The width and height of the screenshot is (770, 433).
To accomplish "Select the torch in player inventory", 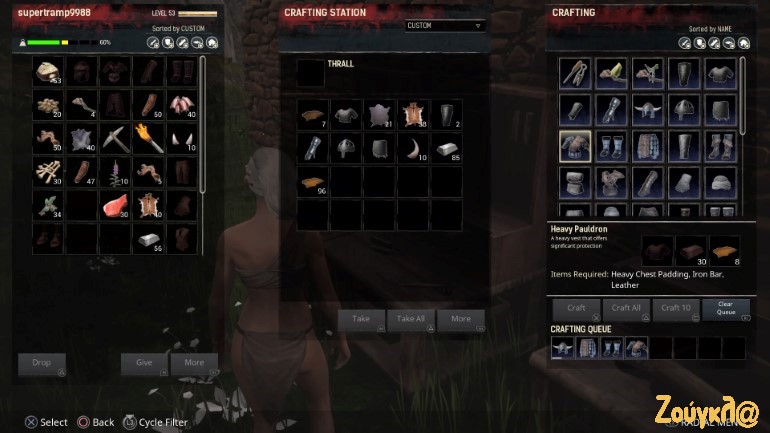I will pyautogui.click(x=150, y=136).
